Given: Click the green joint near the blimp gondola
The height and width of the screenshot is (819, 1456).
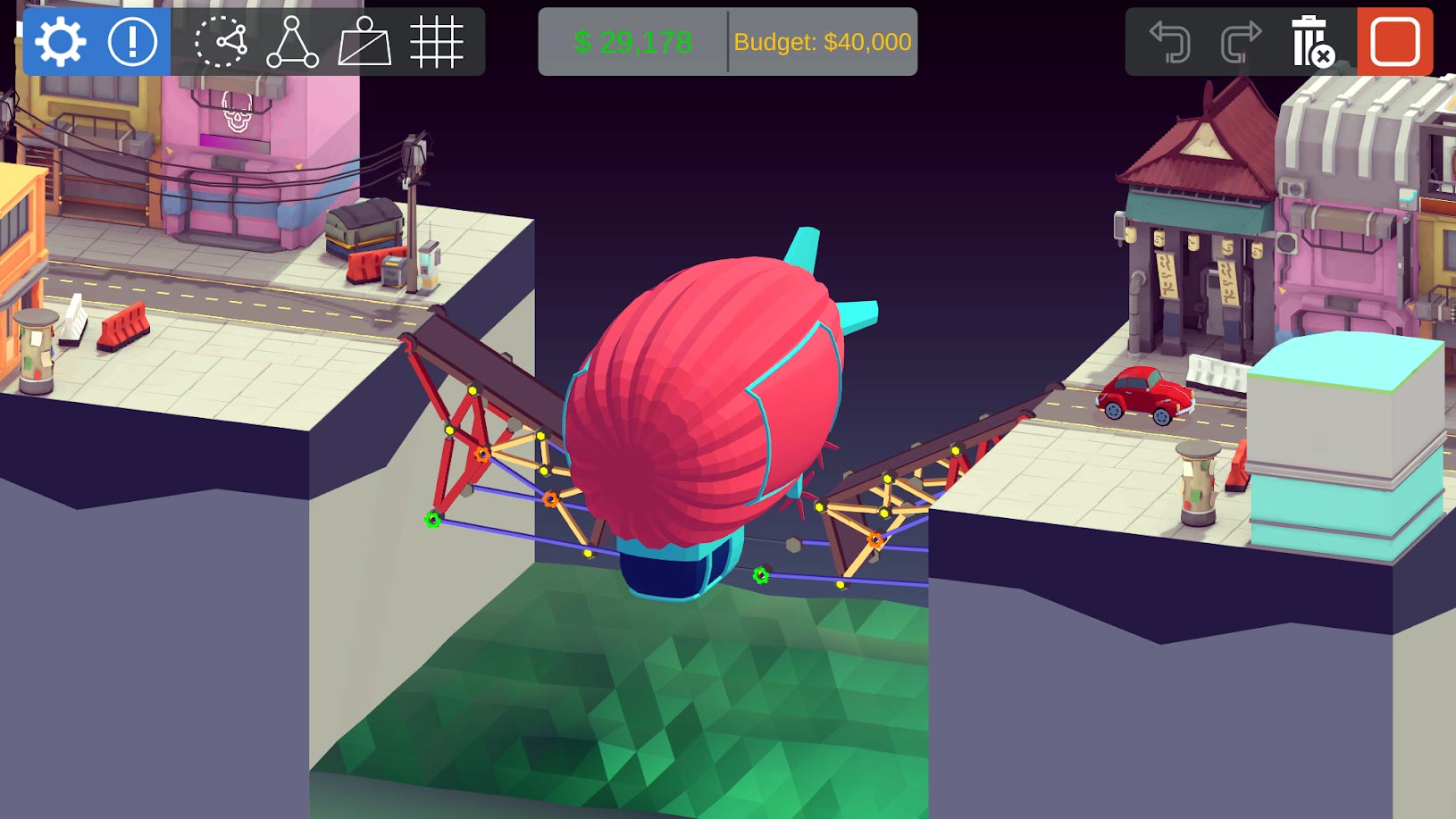Looking at the screenshot, I should (x=760, y=574).
